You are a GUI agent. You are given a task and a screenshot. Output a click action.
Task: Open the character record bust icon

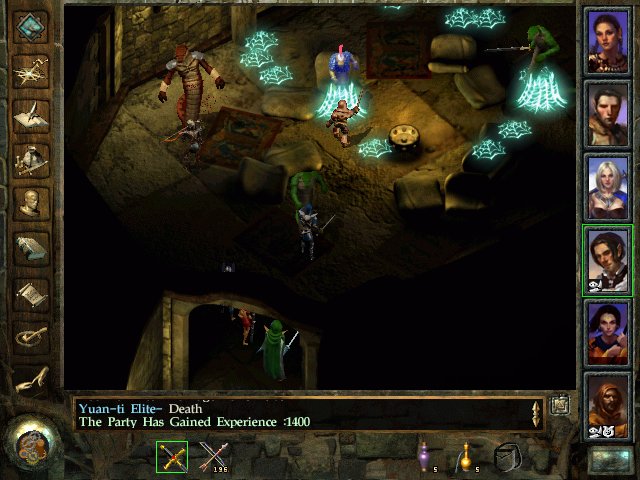coord(31,203)
